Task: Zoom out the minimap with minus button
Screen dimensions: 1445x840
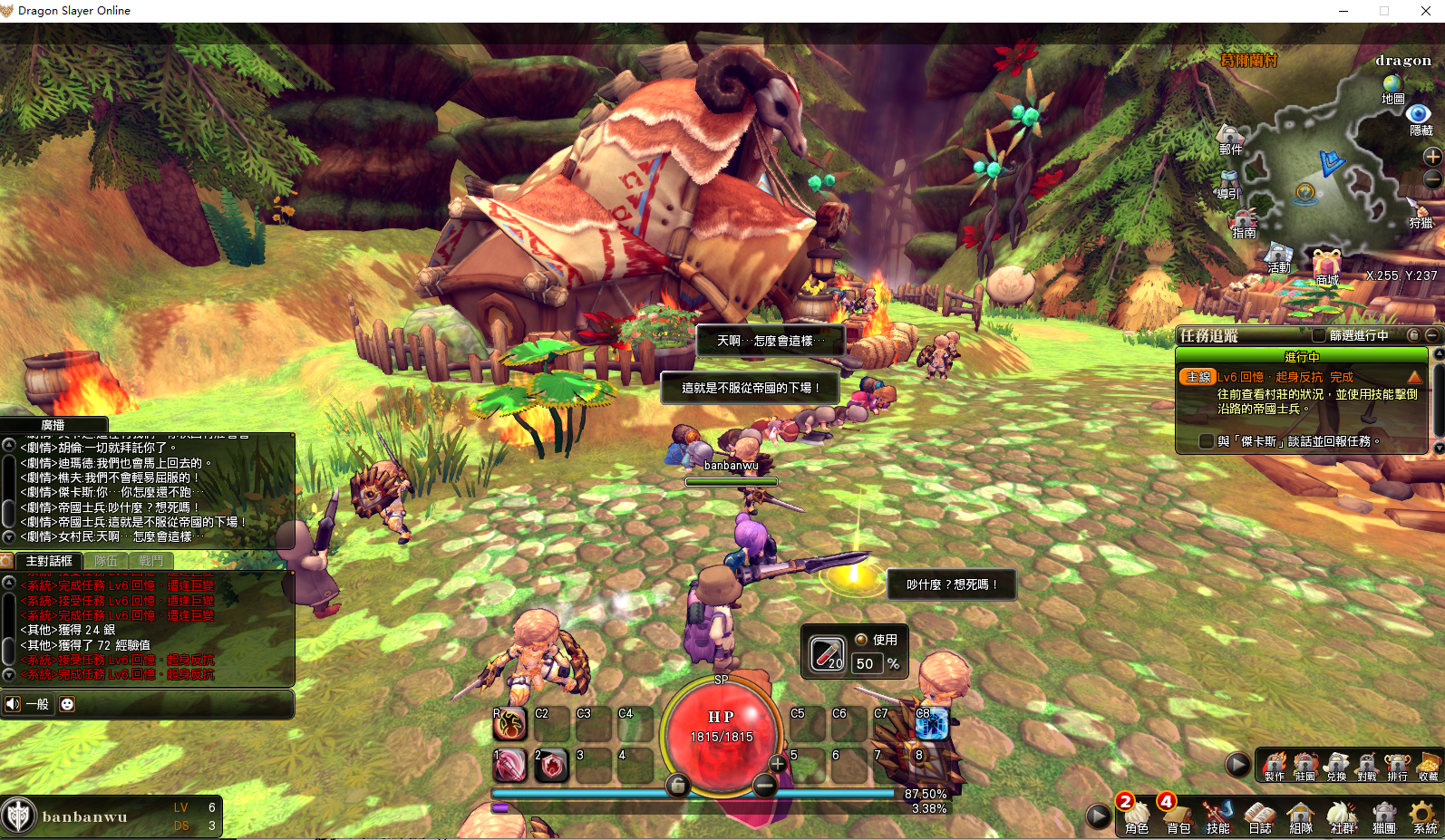Action: pos(1432,179)
